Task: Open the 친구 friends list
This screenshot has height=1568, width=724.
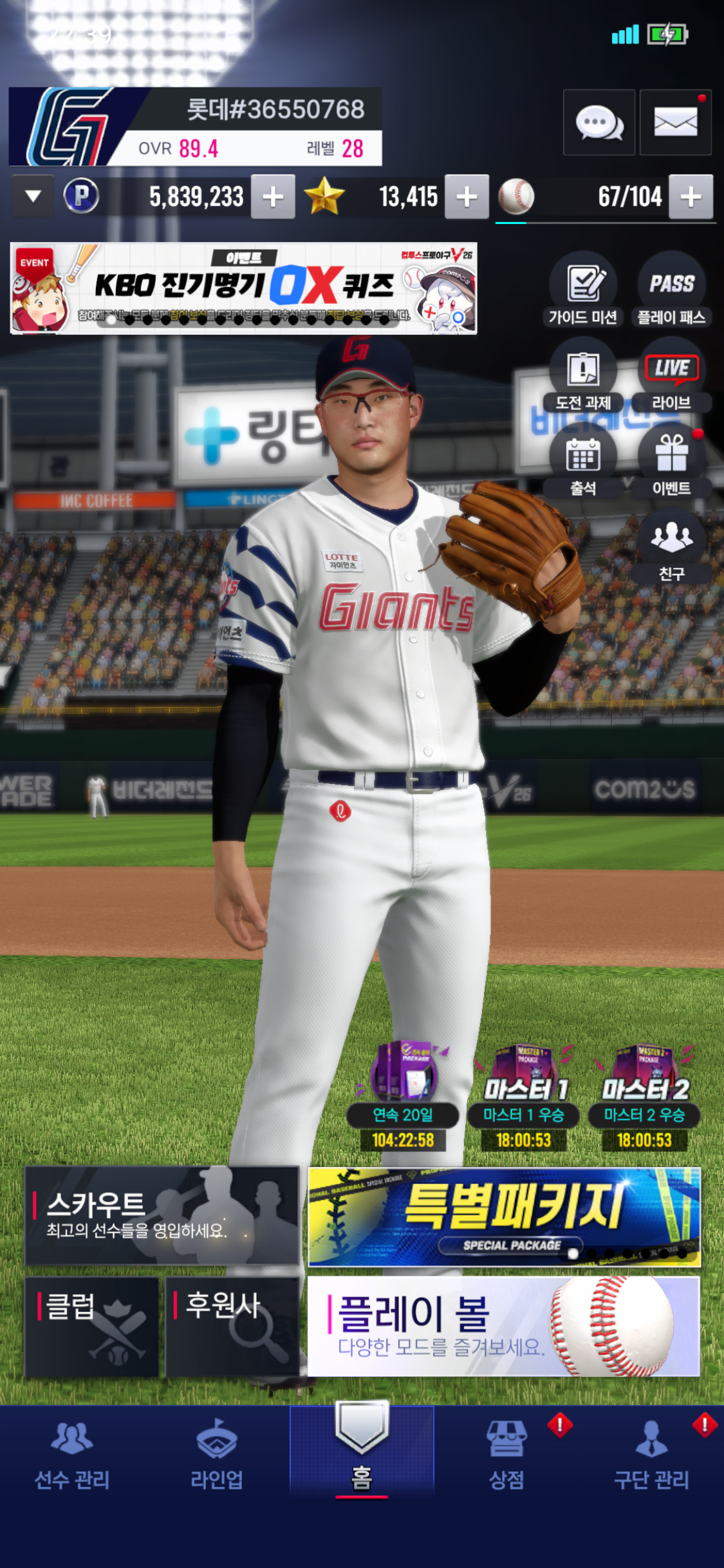Action: pos(671,547)
